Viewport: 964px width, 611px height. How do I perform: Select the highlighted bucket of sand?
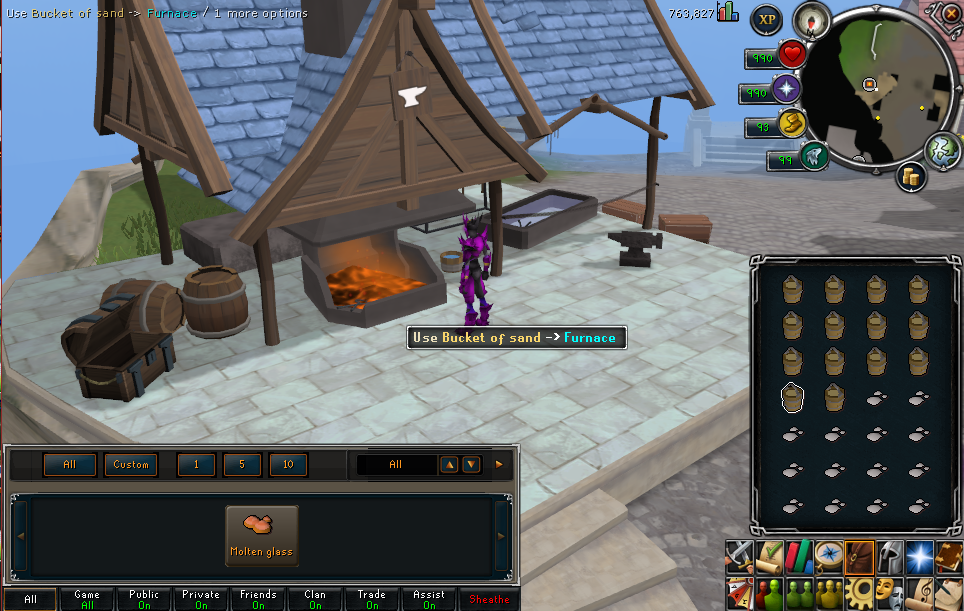pos(792,397)
